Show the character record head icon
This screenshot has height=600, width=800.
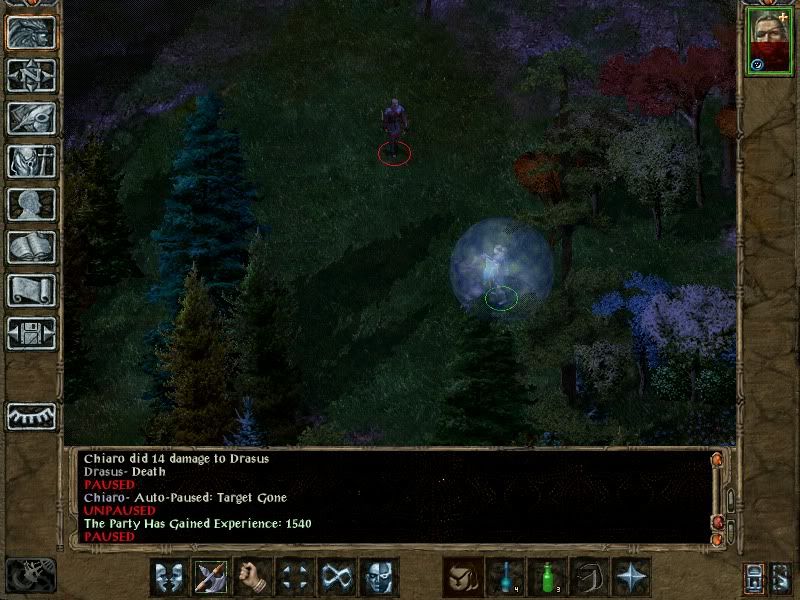31,204
